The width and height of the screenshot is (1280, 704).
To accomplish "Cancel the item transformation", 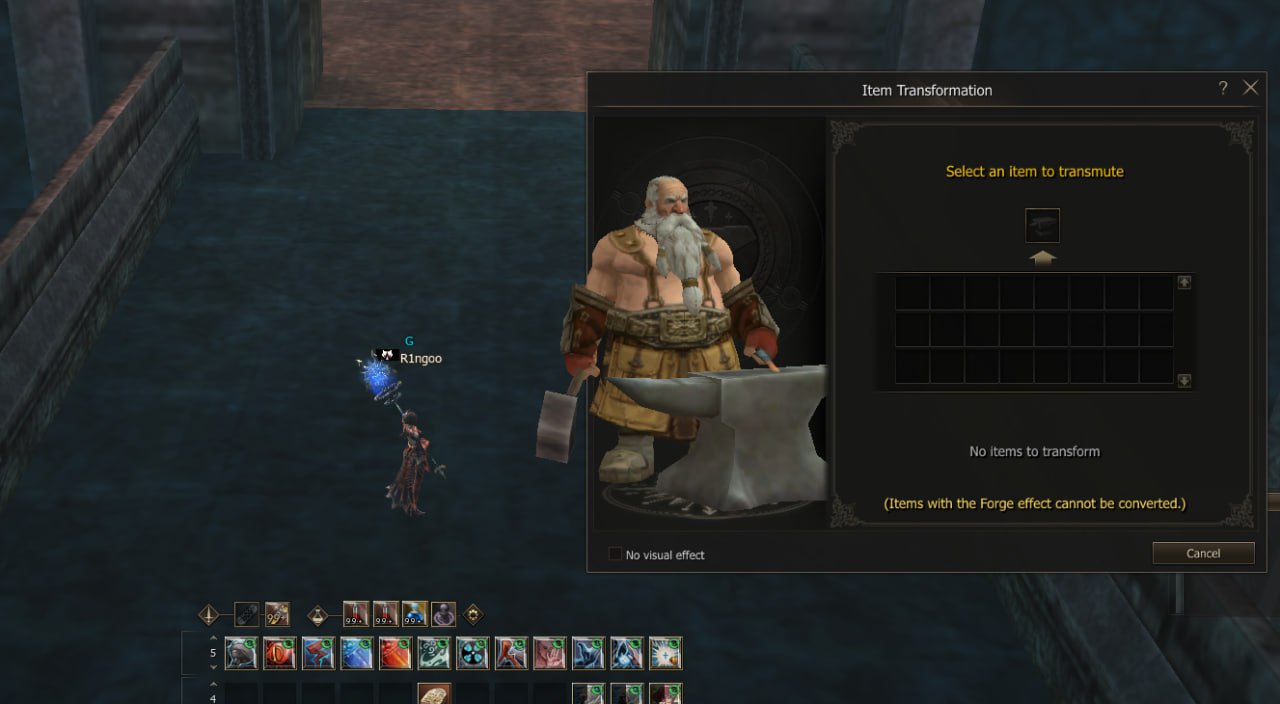I will (x=1203, y=553).
